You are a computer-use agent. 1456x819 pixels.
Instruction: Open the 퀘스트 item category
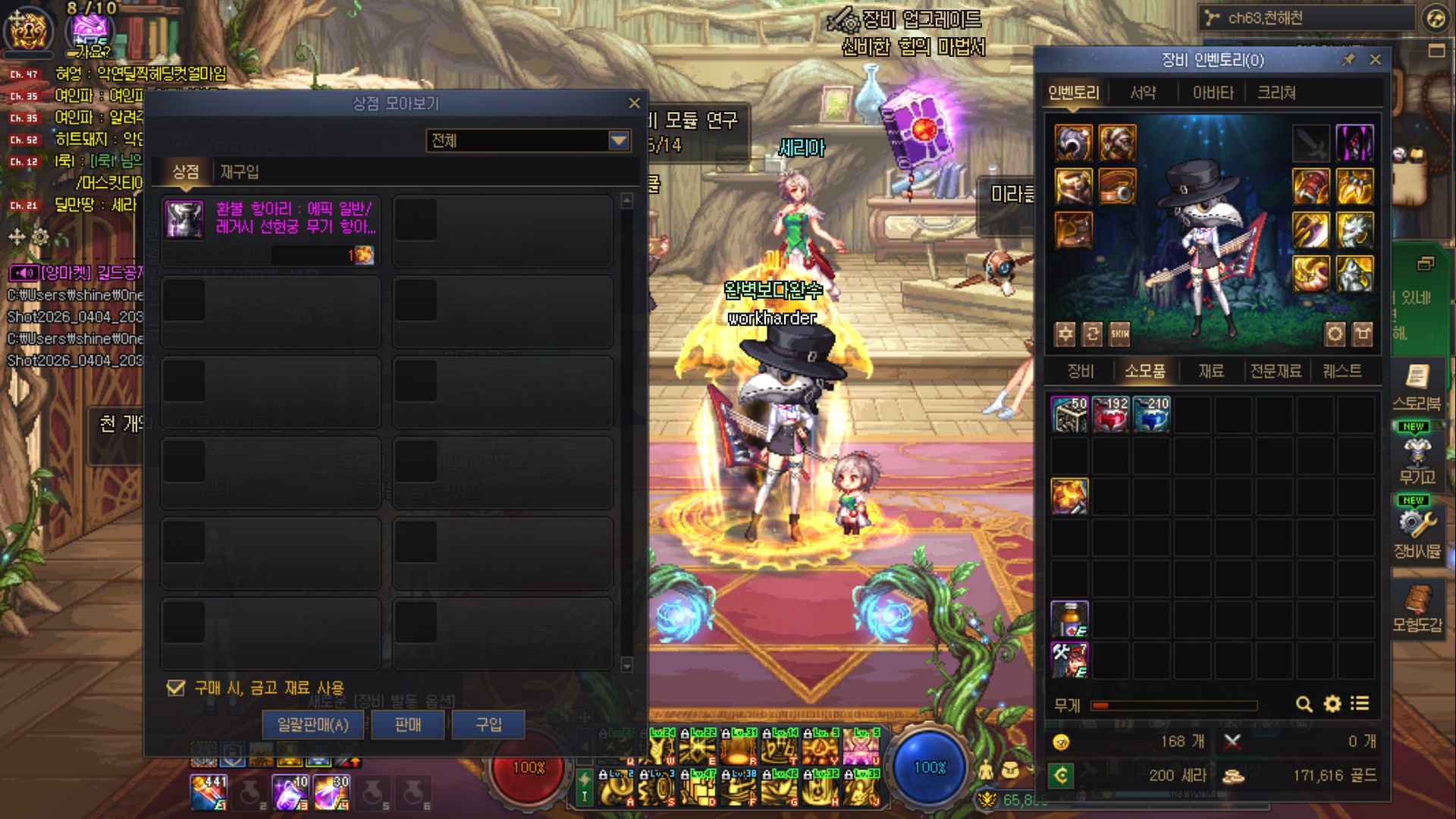click(1341, 371)
